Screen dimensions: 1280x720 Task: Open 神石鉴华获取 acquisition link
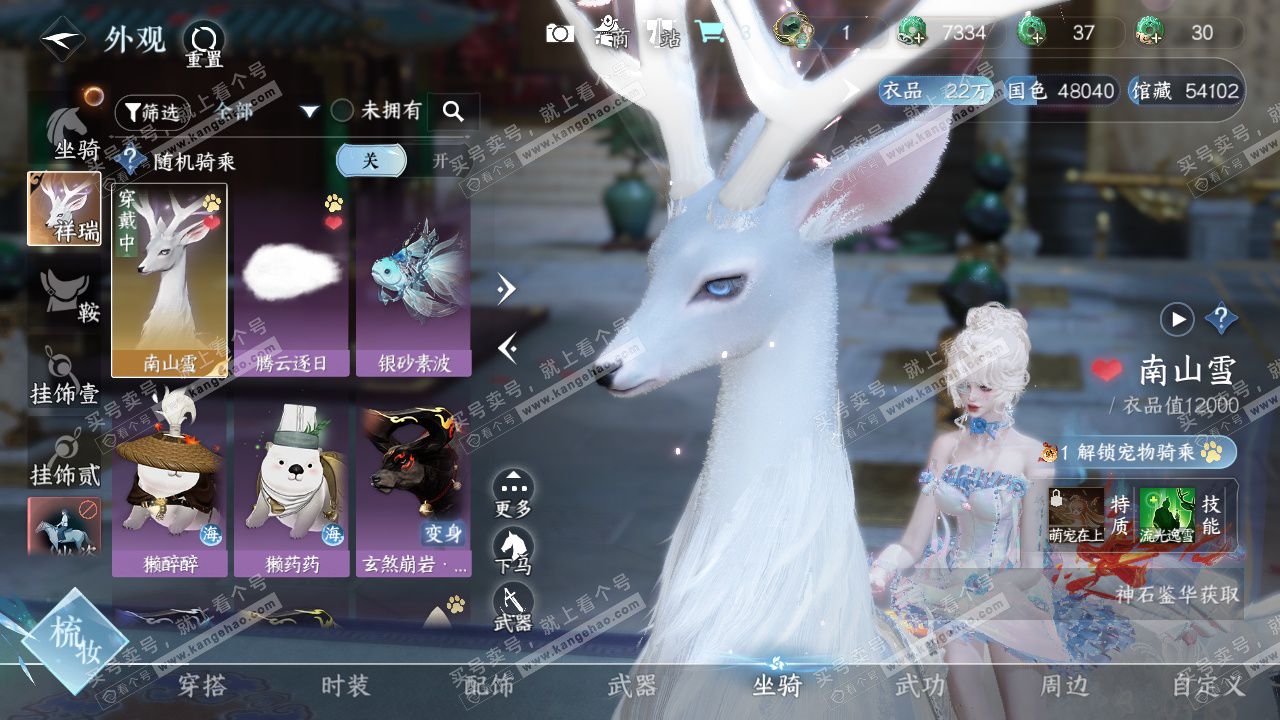tap(1177, 594)
